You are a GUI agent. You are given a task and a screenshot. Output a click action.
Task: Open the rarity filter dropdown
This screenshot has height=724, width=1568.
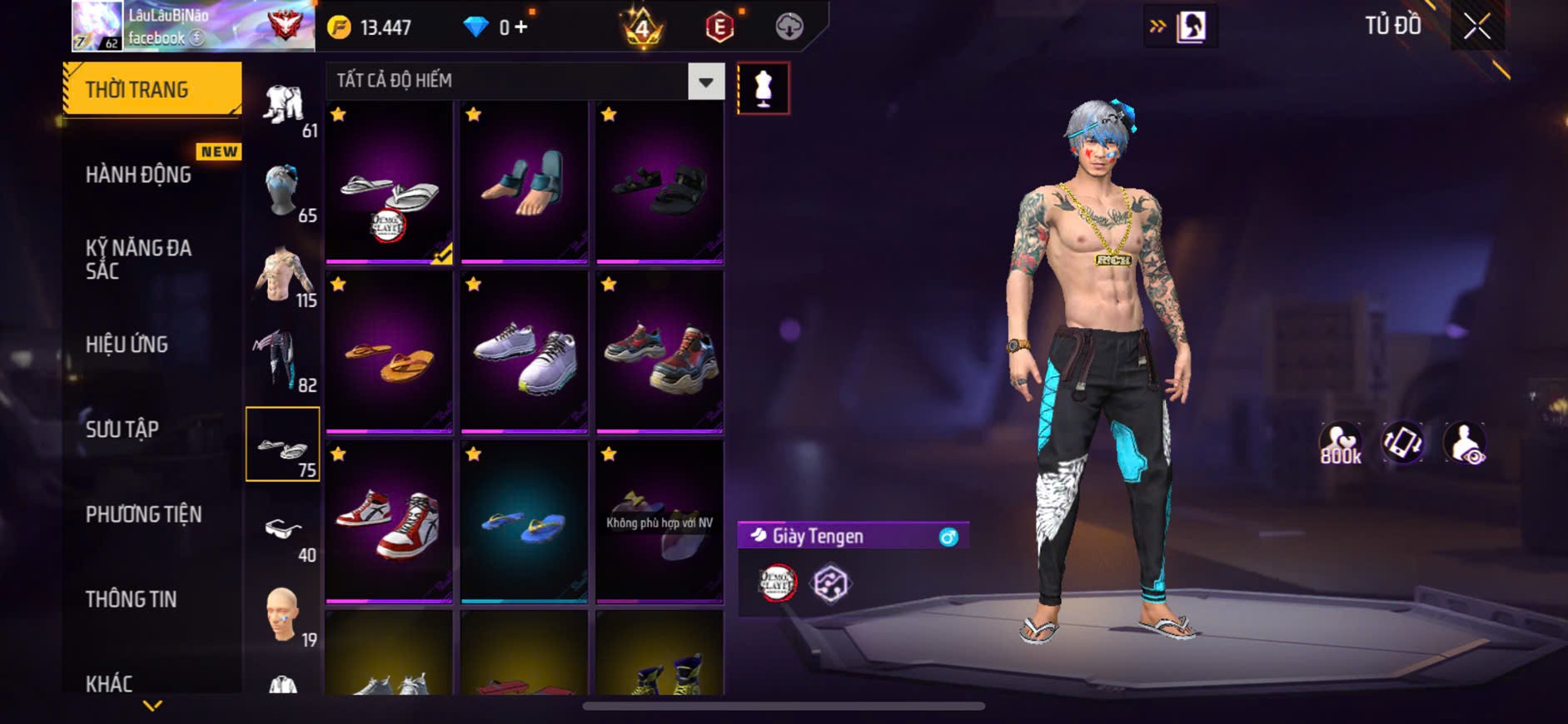coord(706,82)
